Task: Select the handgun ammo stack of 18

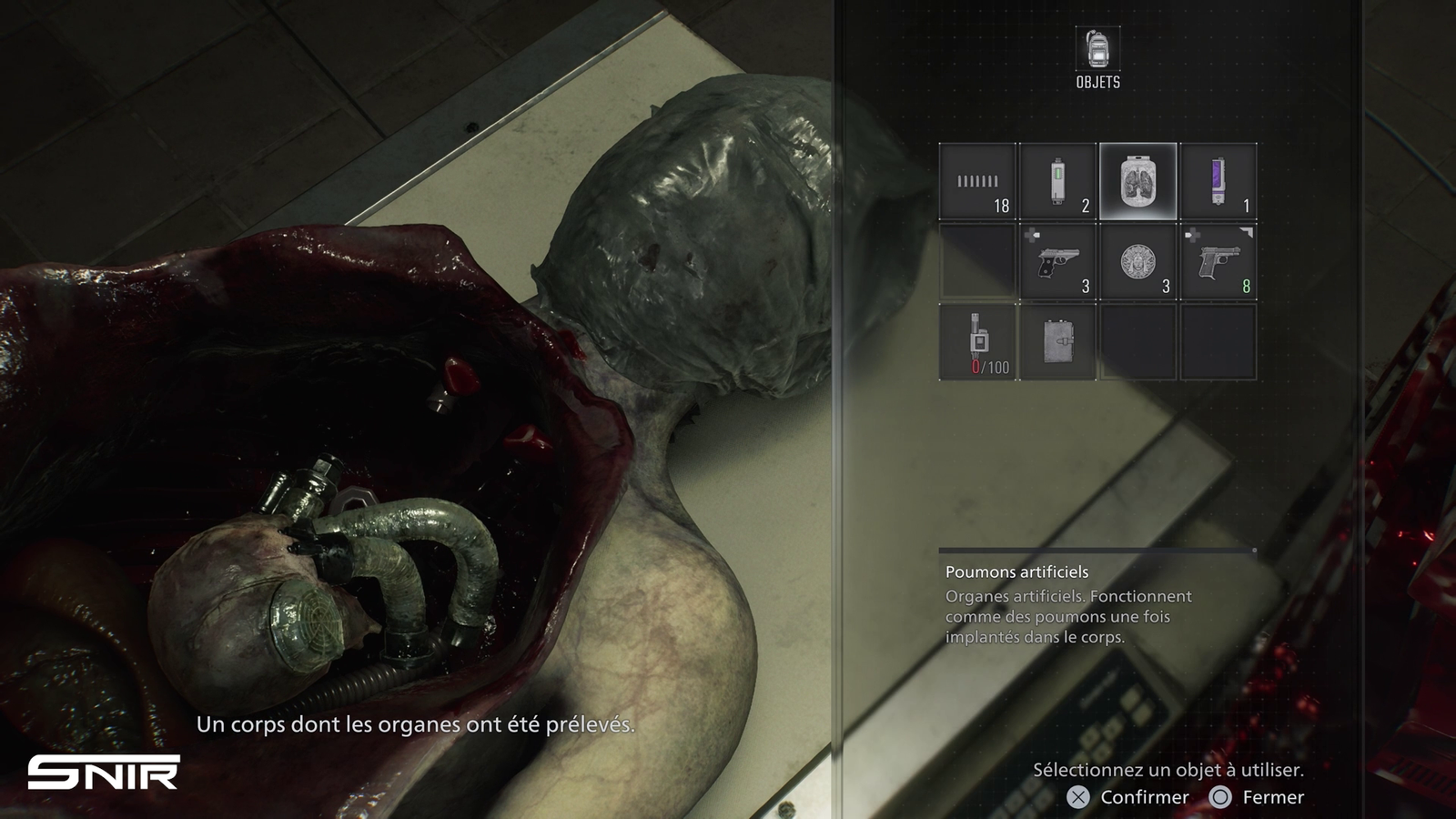Action: pyautogui.click(x=977, y=181)
